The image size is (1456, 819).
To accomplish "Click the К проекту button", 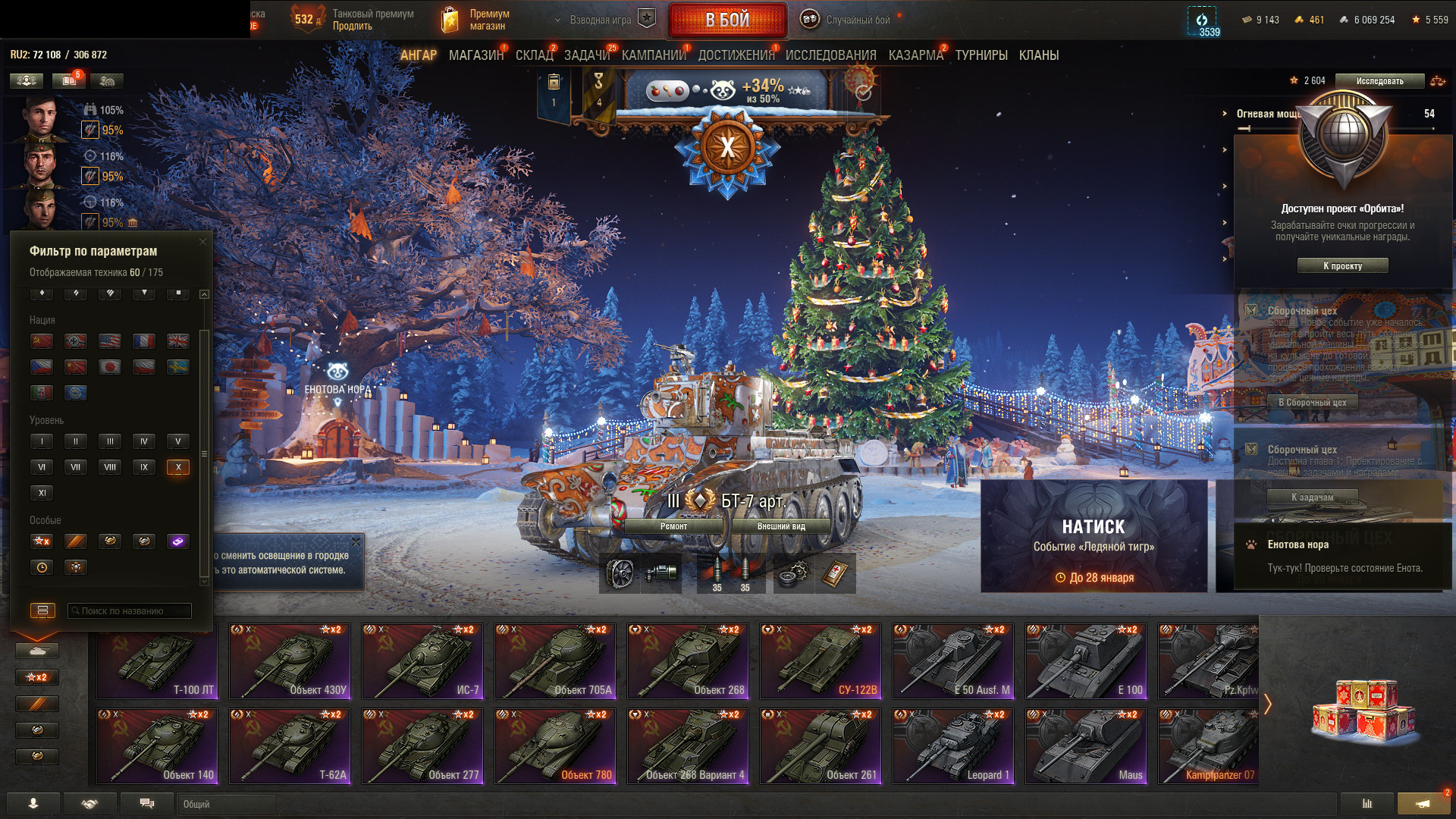I will (1342, 265).
